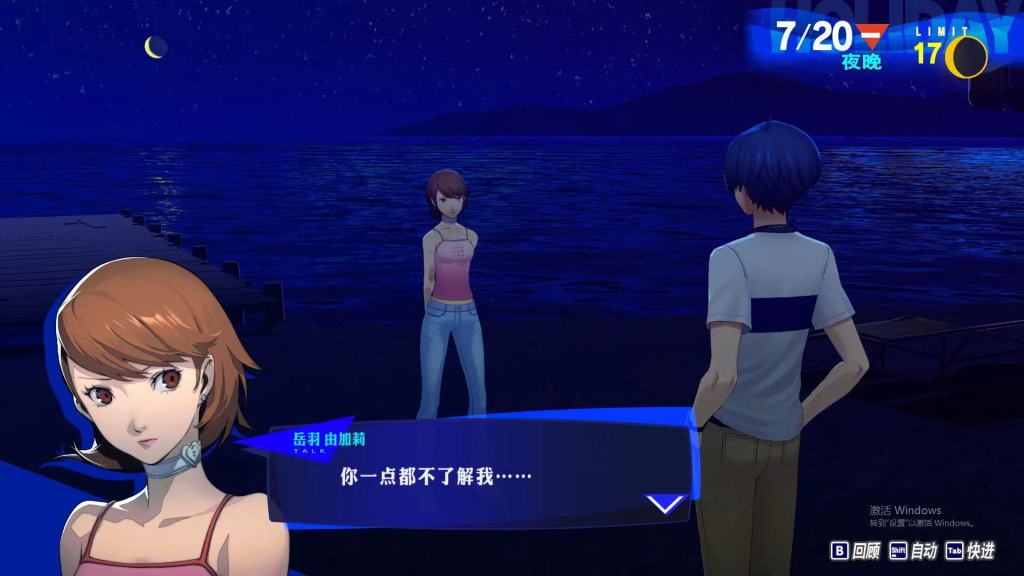Open the 回顾 dialogue log
Image resolution: width=1024 pixels, height=576 pixels.
tap(855, 551)
